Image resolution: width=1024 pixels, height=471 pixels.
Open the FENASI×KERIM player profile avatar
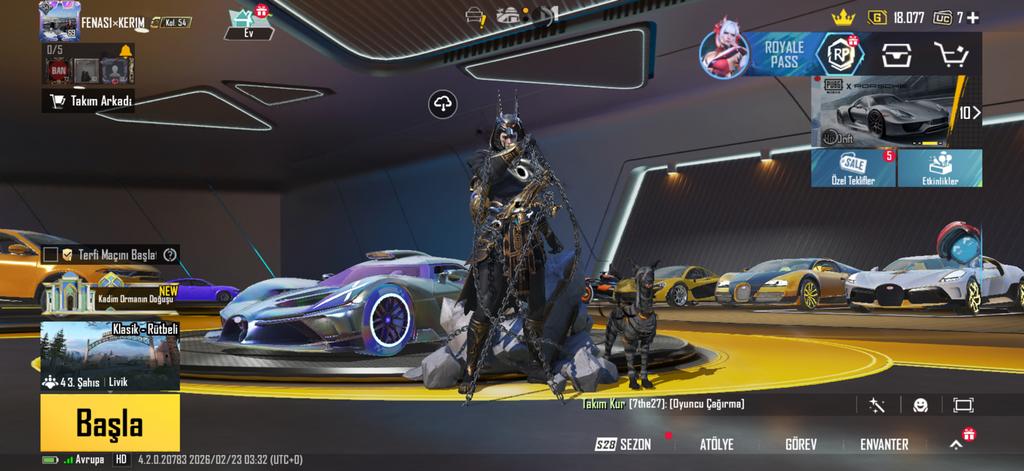tap(58, 20)
